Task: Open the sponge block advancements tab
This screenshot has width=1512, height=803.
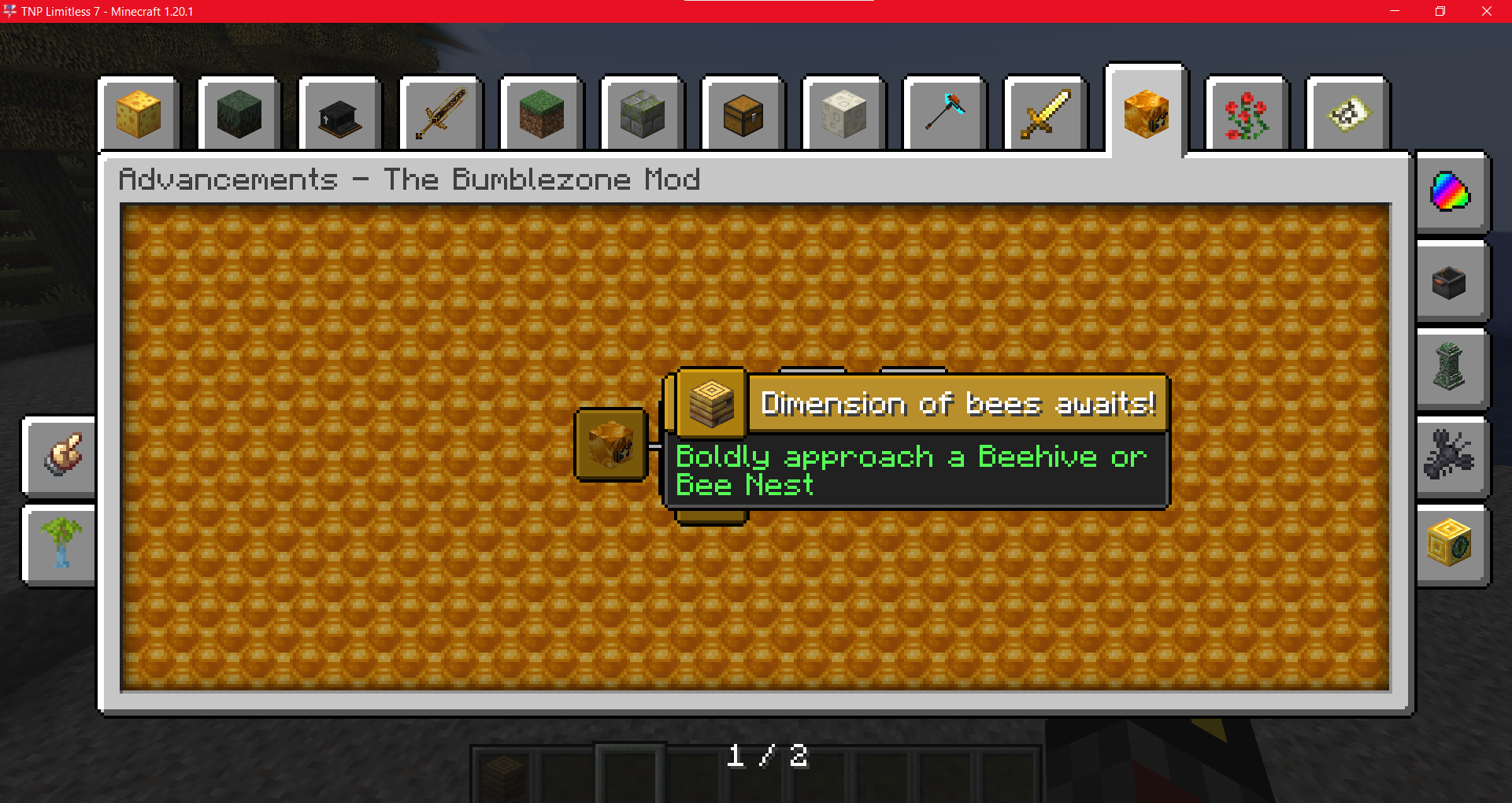Action: (139, 114)
